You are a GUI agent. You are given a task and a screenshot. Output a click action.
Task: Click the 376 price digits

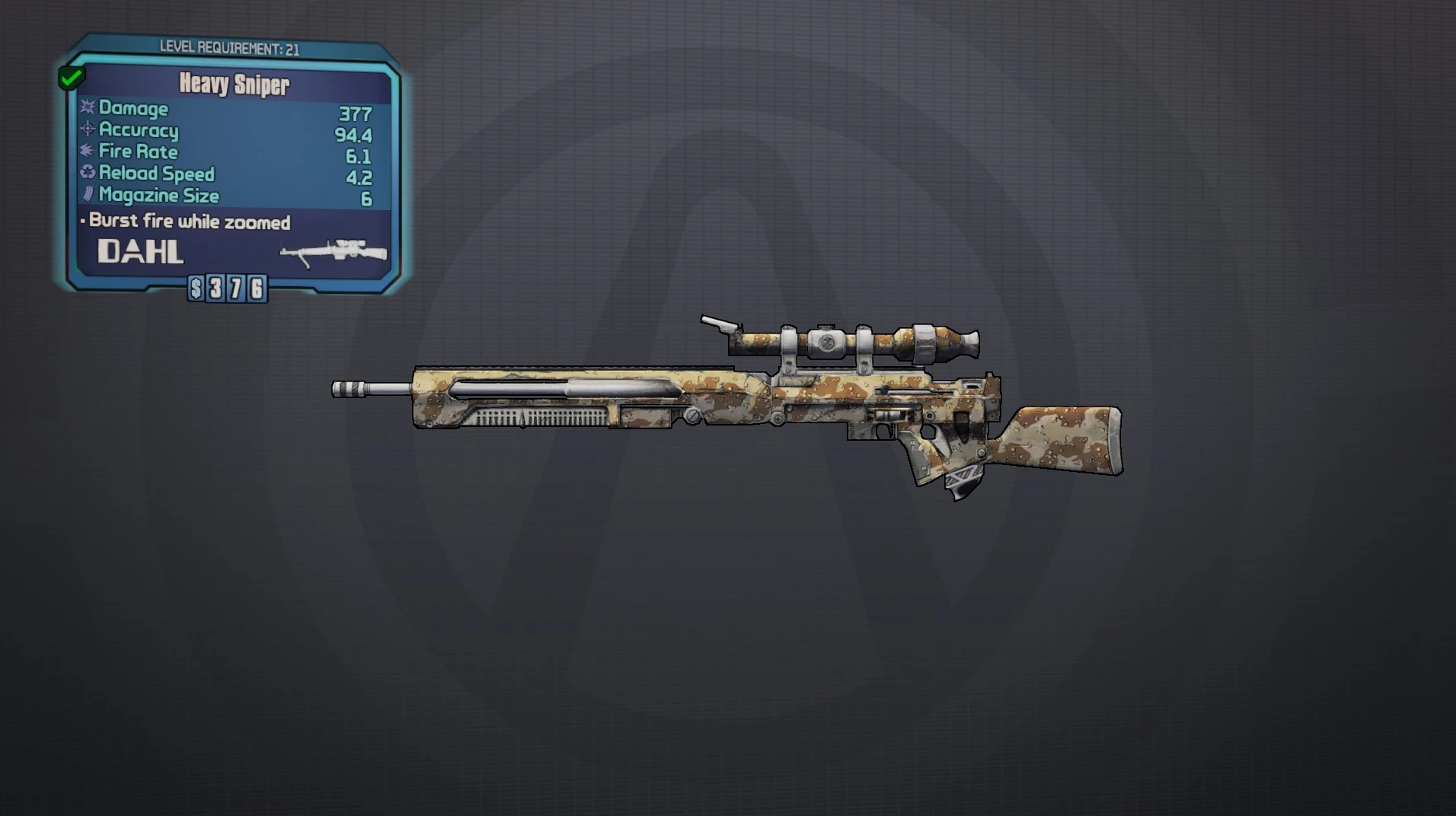point(237,288)
